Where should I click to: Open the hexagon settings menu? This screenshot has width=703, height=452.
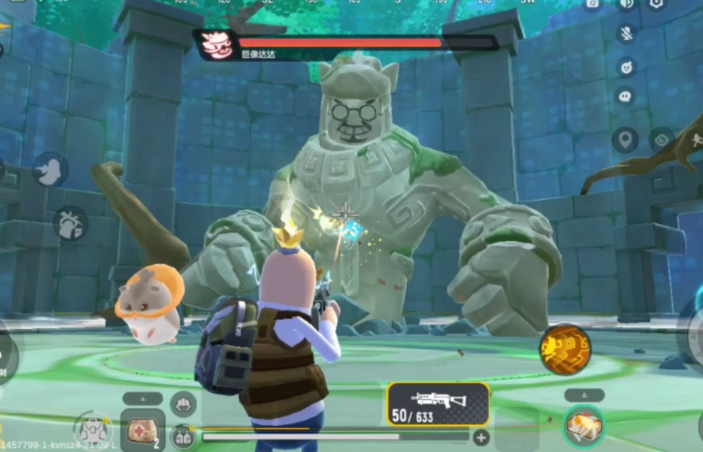click(657, 5)
